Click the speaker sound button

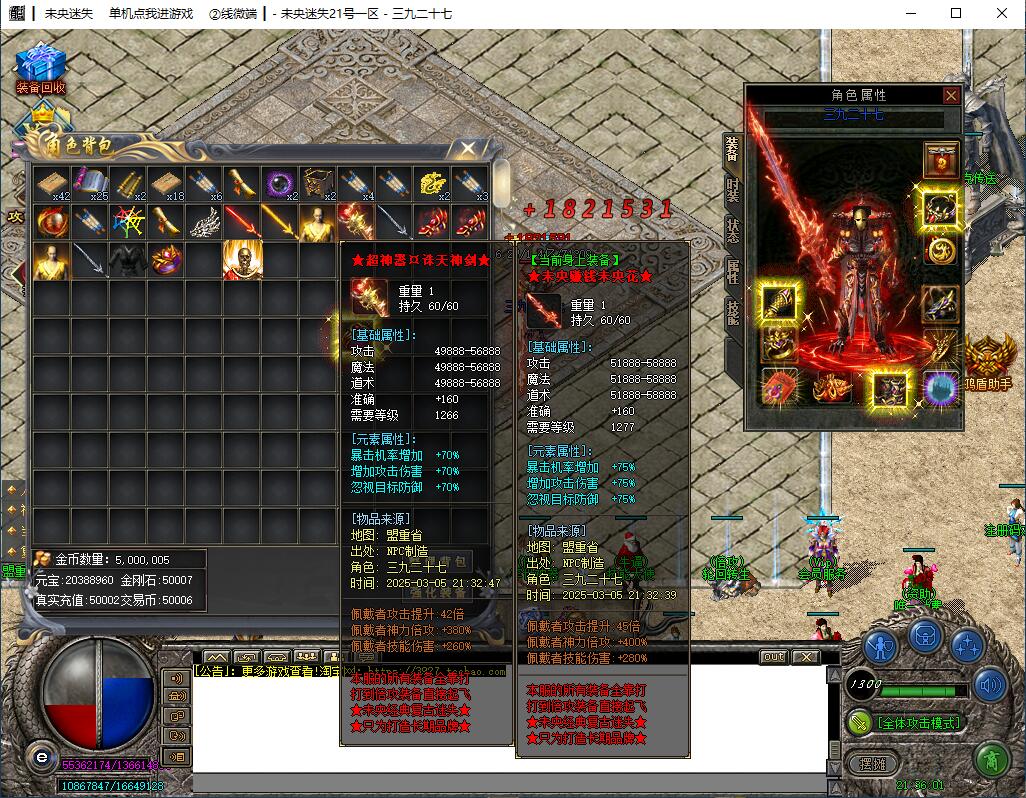point(990,685)
